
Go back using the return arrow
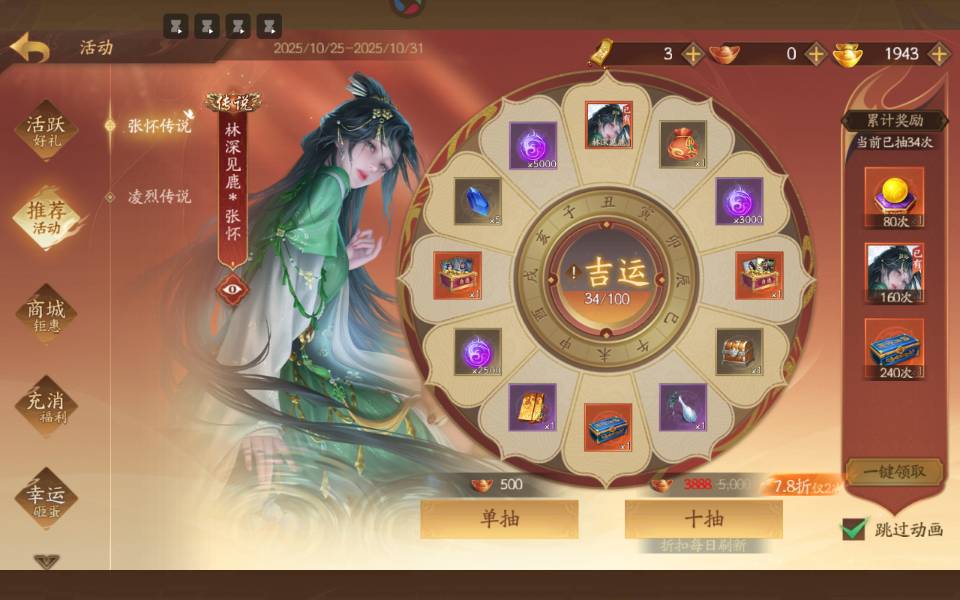[x=28, y=48]
